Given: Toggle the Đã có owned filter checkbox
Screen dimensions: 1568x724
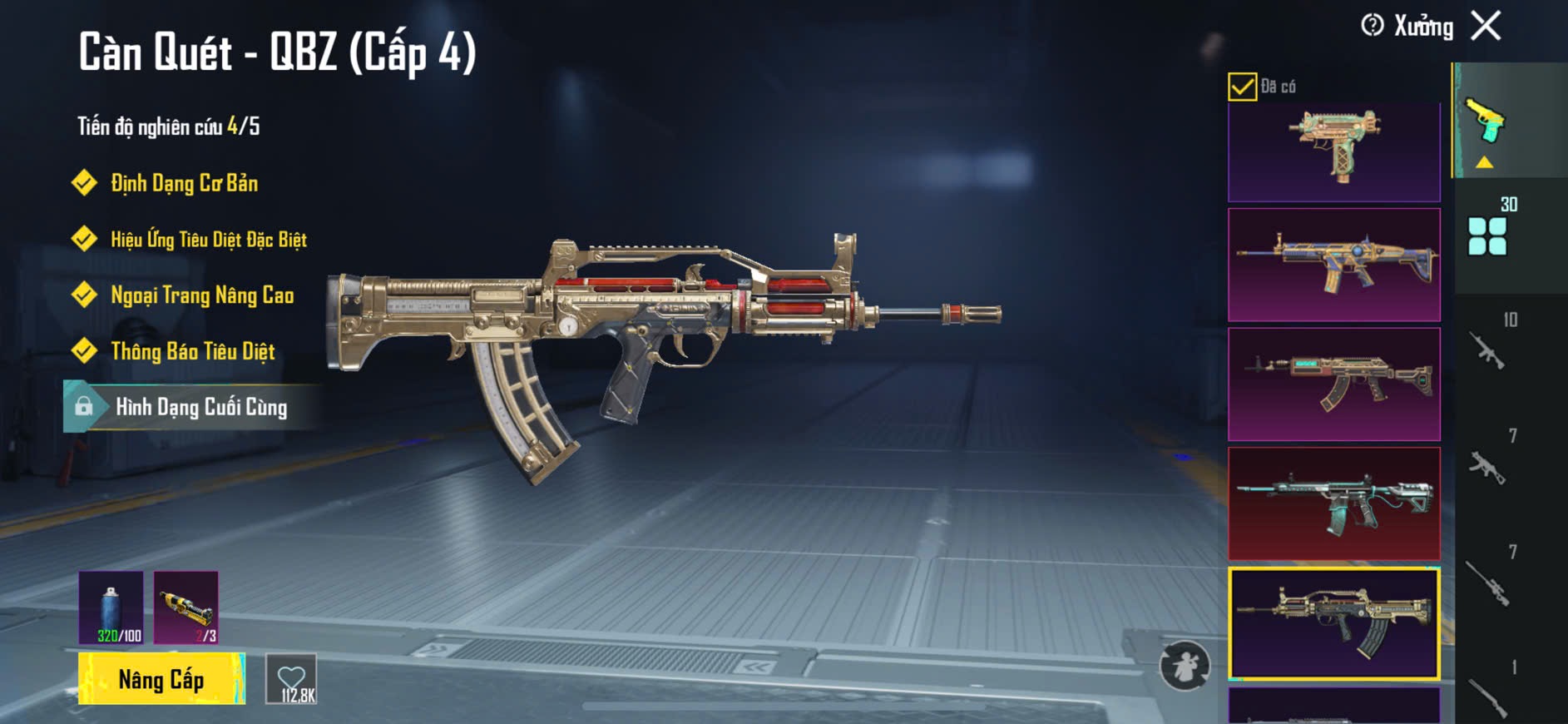Looking at the screenshot, I should pyautogui.click(x=1242, y=87).
